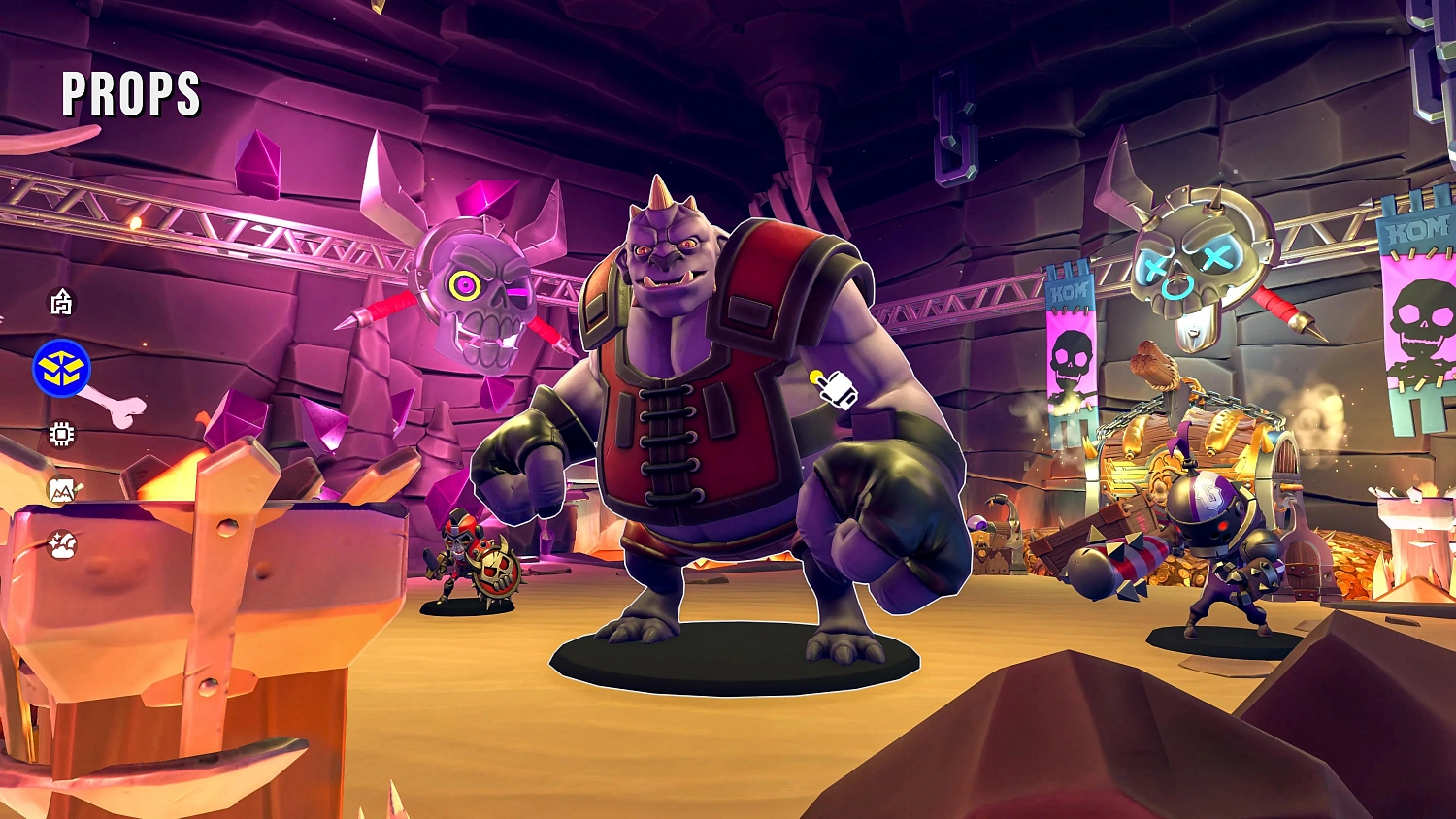Select the sparkles and cloud icon
Image resolution: width=1456 pixels, height=819 pixels.
point(62,544)
